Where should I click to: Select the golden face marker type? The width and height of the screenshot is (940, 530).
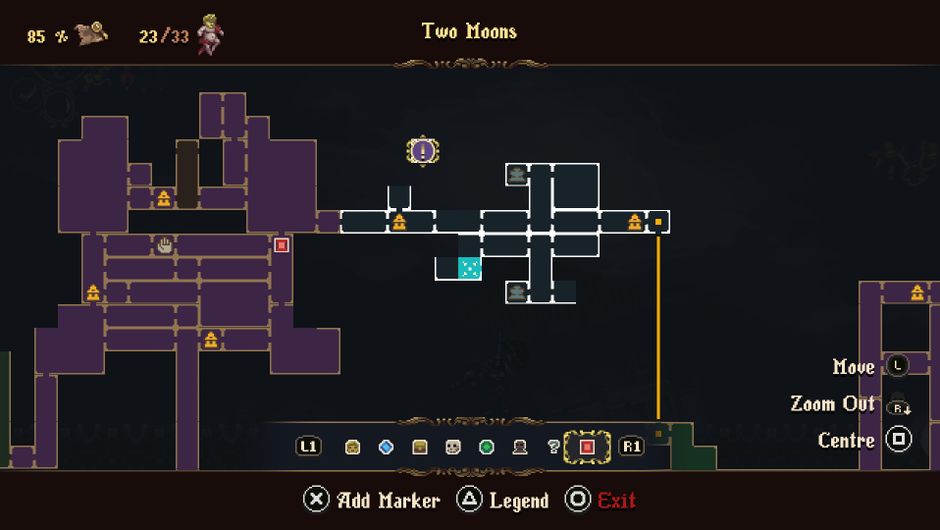(x=353, y=447)
